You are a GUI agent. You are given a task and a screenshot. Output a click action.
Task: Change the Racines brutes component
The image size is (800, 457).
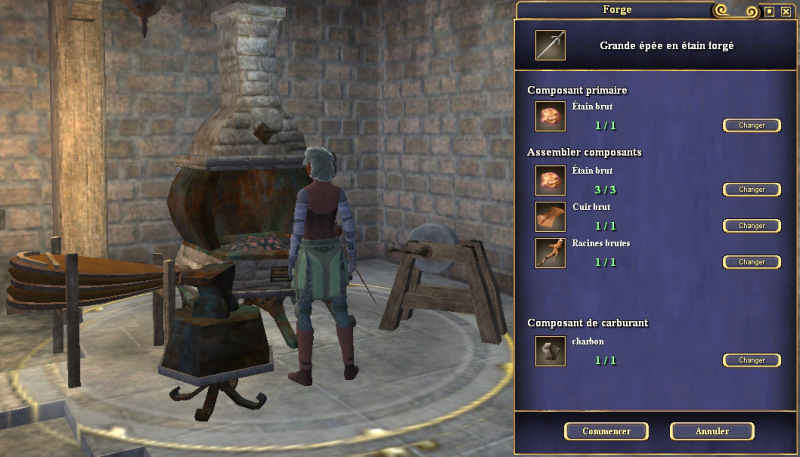(x=751, y=261)
